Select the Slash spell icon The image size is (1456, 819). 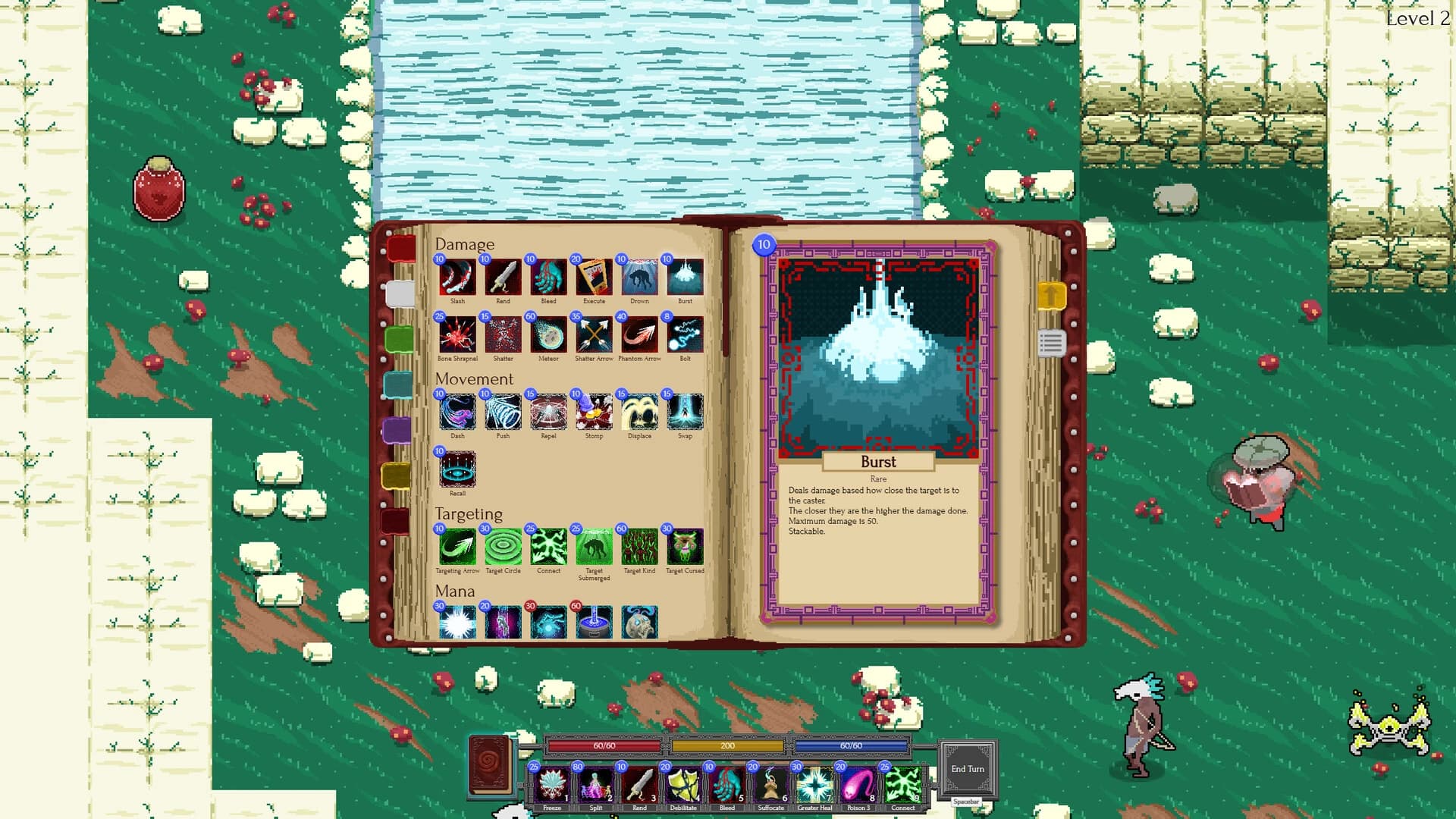[x=457, y=279]
